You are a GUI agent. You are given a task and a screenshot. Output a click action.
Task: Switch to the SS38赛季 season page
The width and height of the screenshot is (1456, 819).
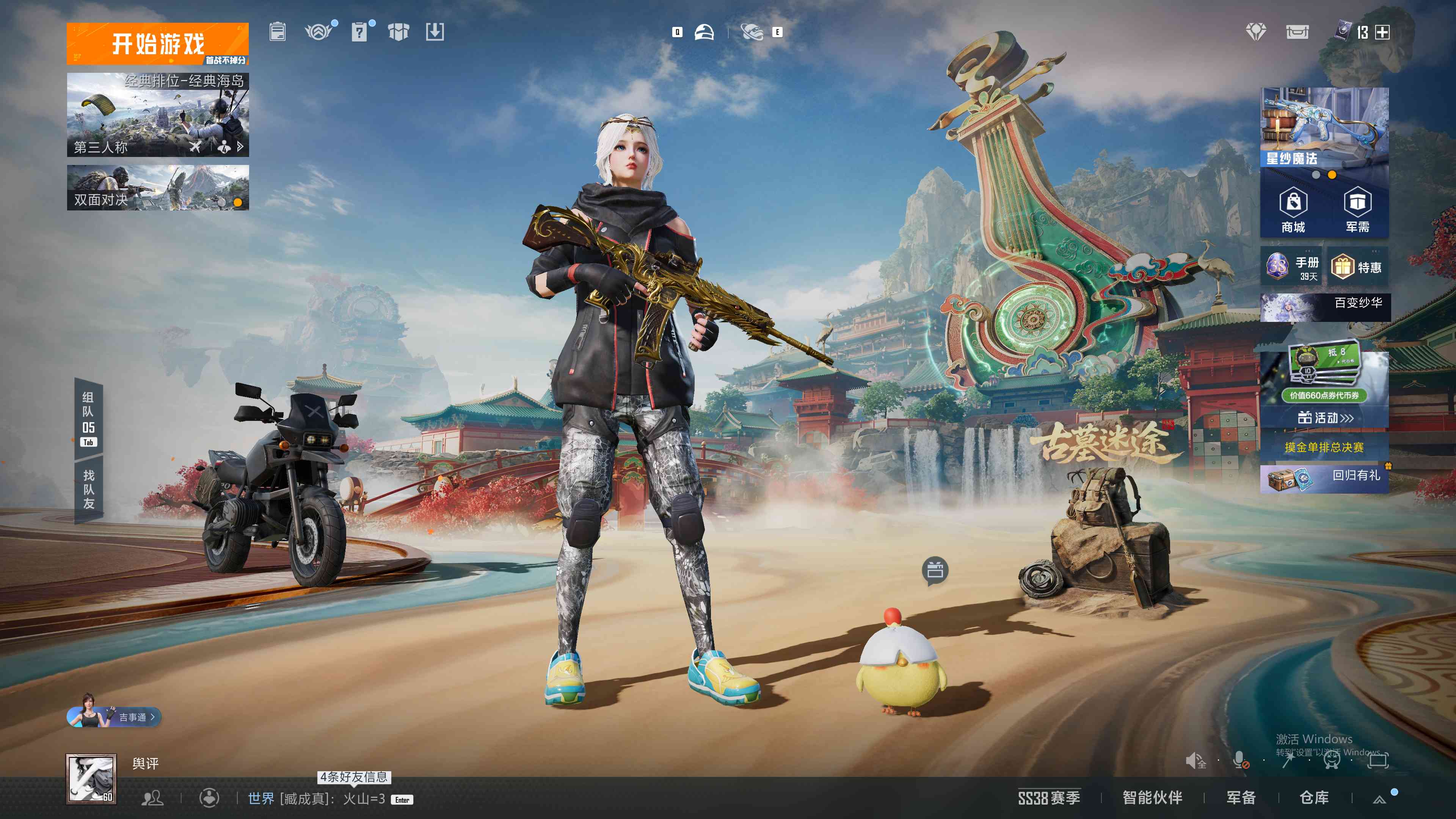(1048, 798)
